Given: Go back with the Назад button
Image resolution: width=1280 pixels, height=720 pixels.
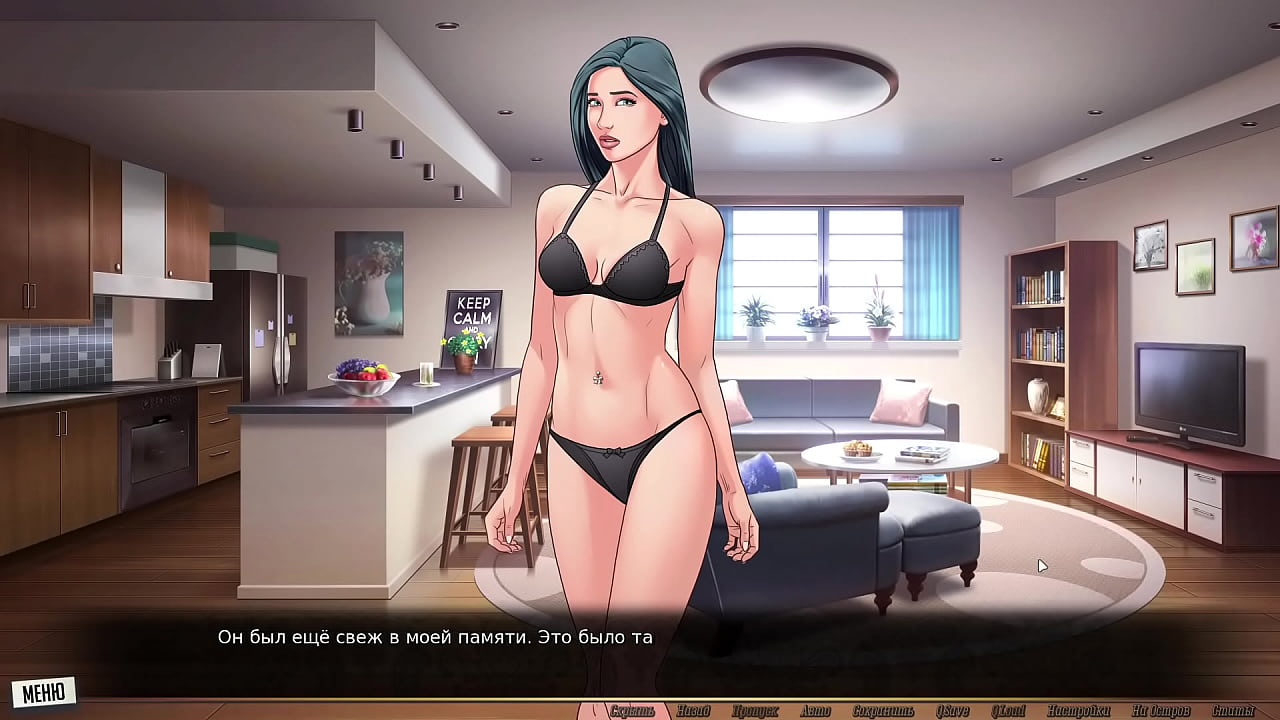Looking at the screenshot, I should point(693,711).
